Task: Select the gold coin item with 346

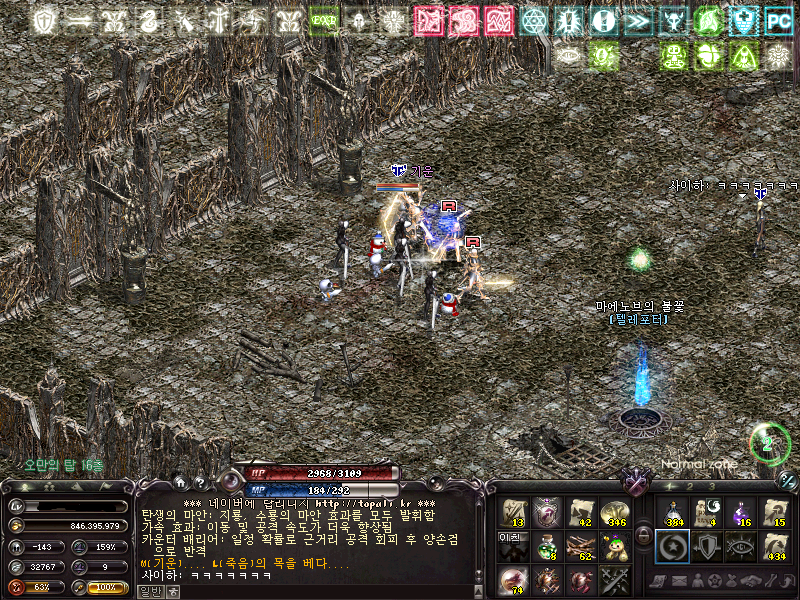Action: pyautogui.click(x=617, y=512)
